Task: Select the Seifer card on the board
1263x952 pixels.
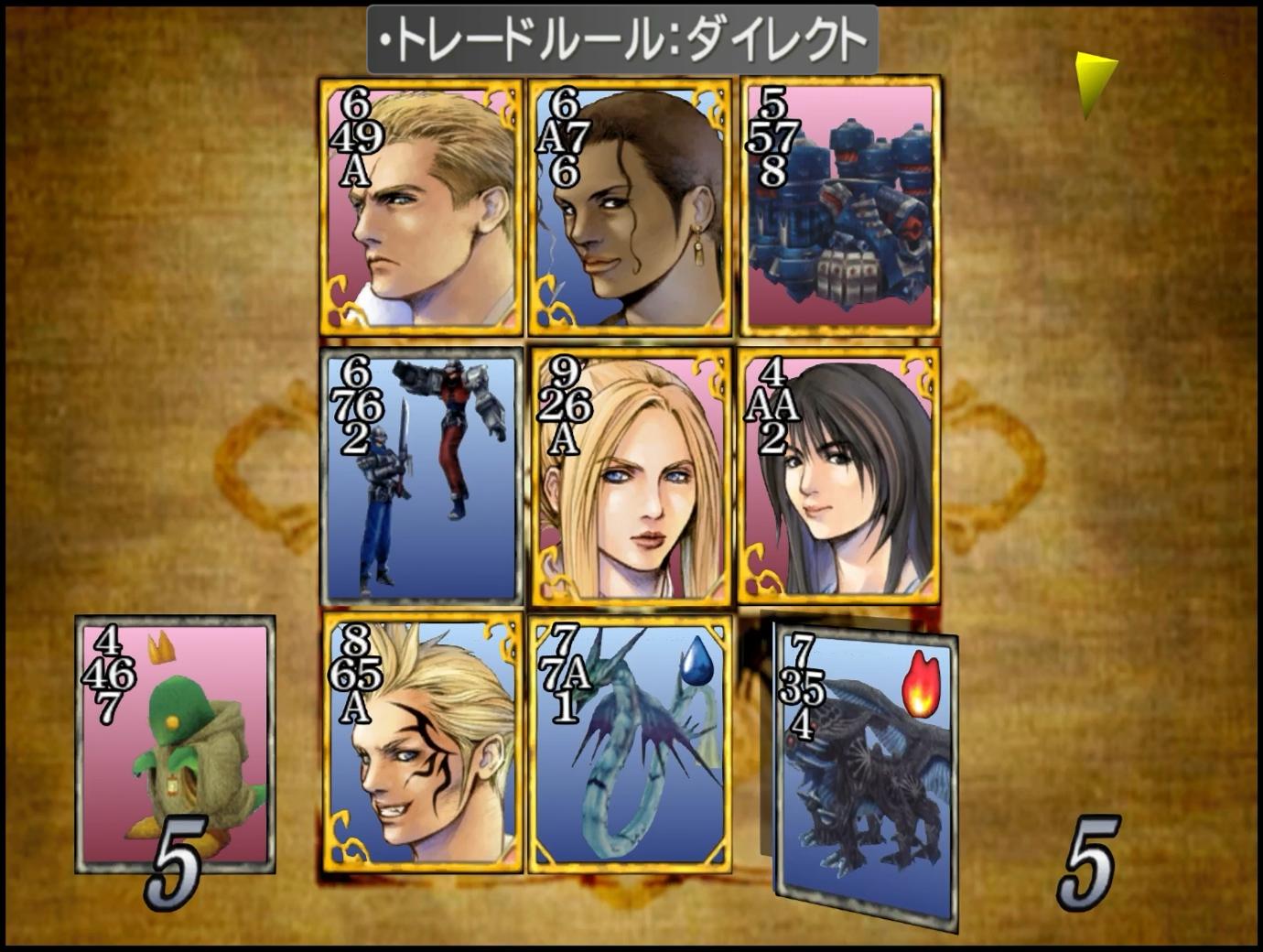Action: click(x=421, y=207)
